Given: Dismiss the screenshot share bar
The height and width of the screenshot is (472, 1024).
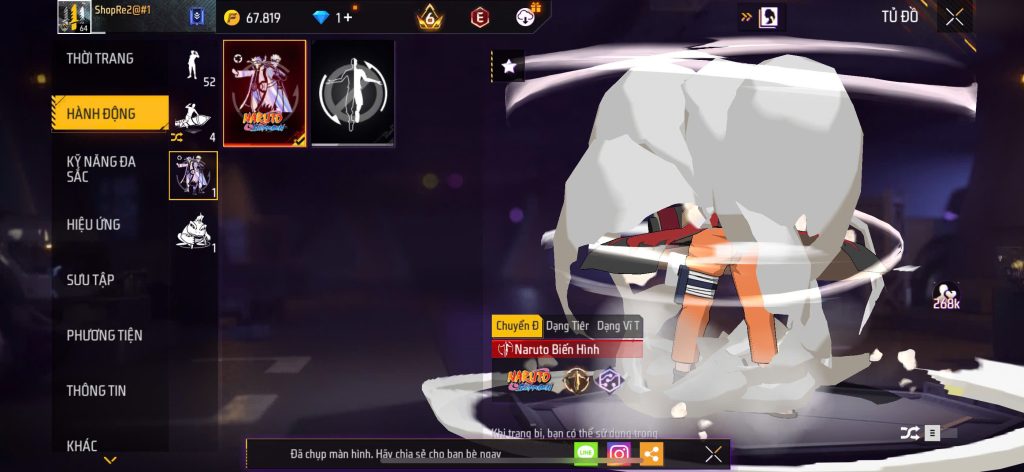Looking at the screenshot, I should click(713, 454).
